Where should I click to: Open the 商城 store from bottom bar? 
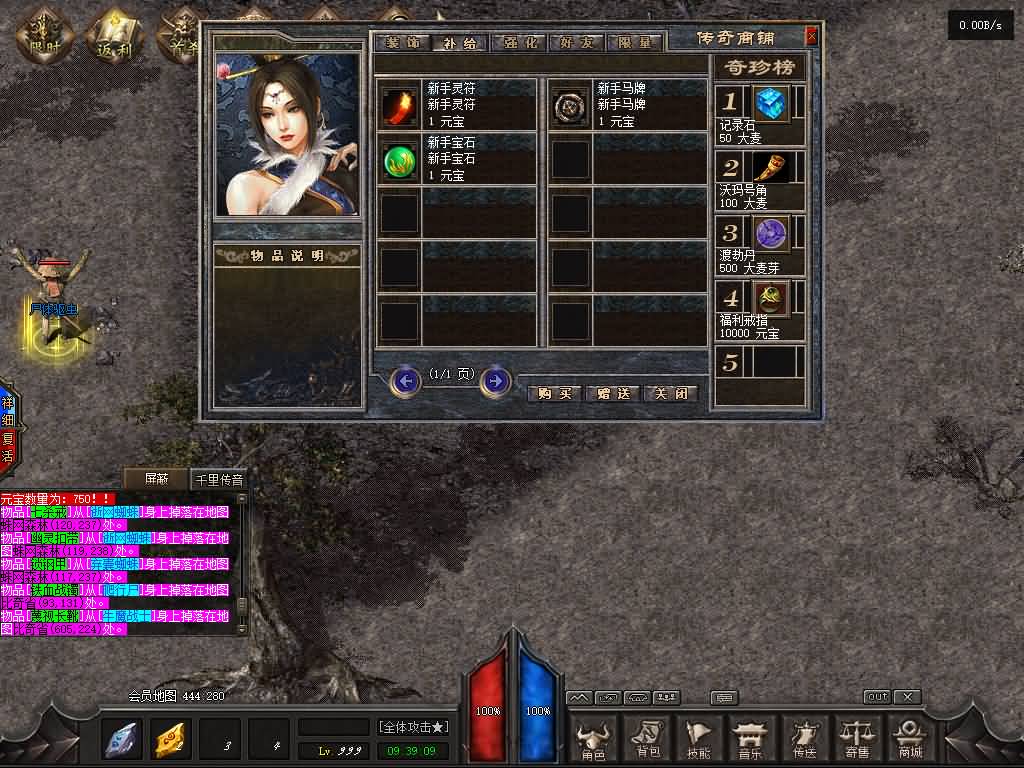click(909, 740)
